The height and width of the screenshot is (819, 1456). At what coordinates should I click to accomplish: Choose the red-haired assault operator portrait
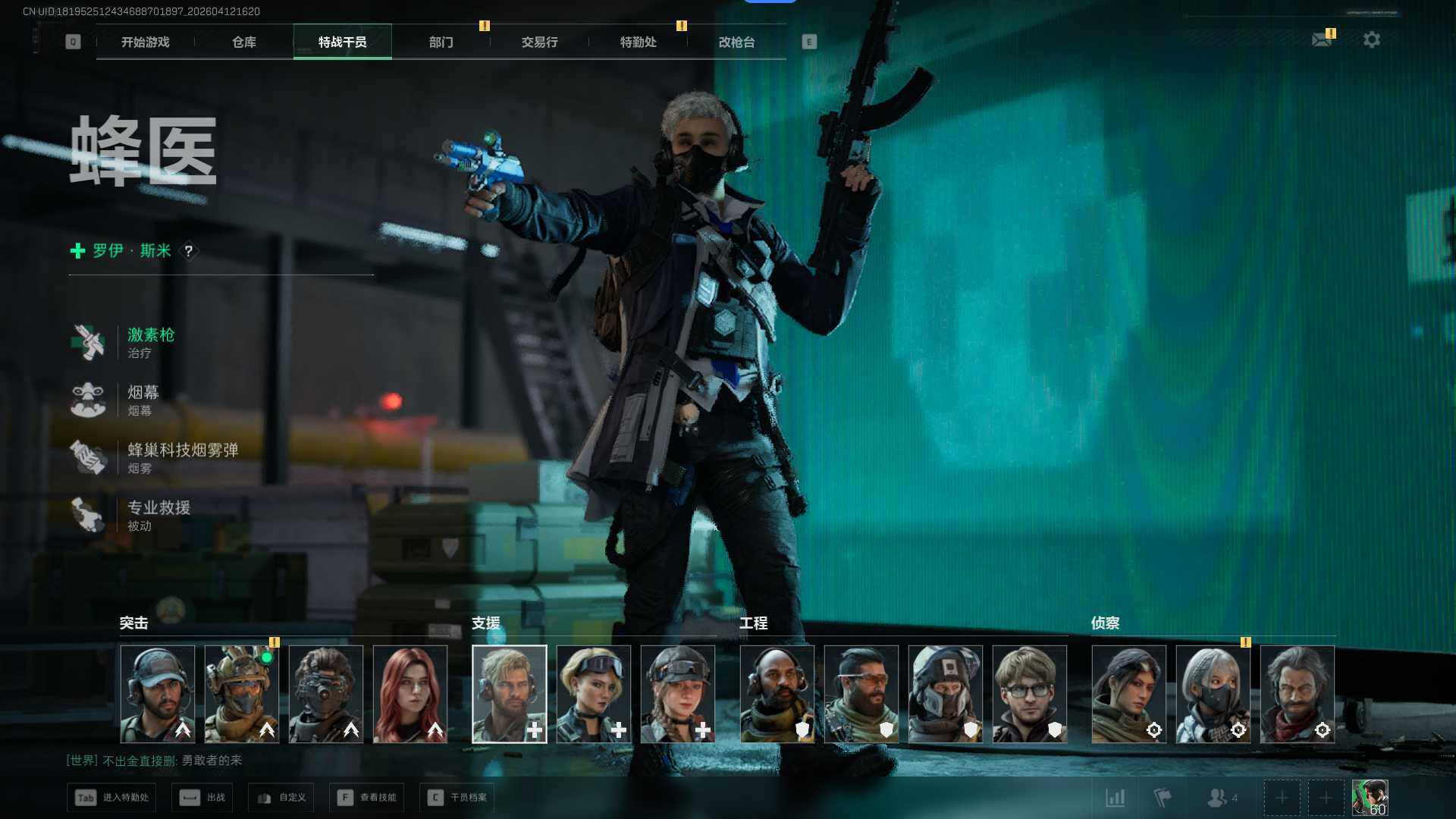(410, 693)
